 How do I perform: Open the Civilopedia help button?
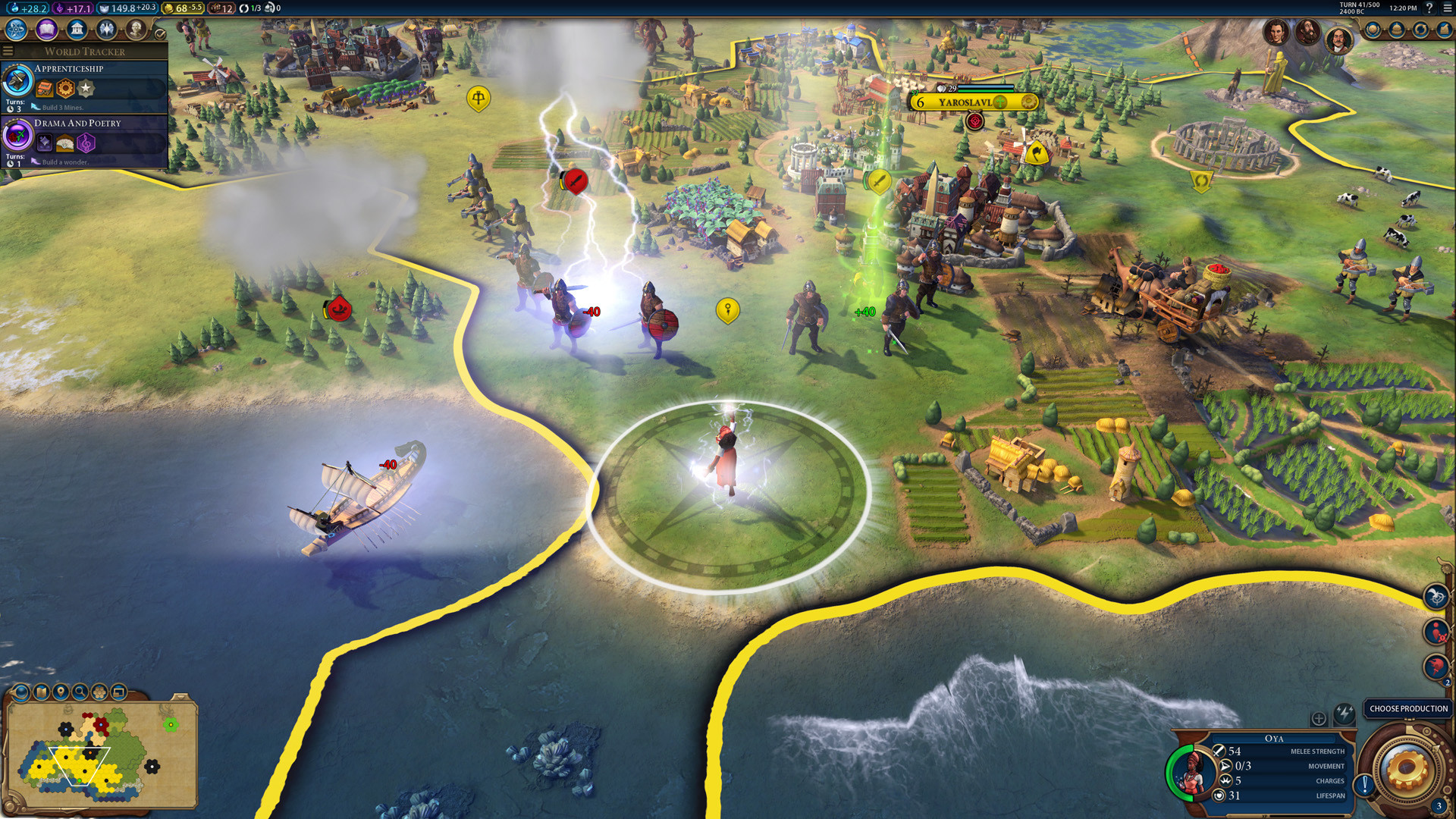click(1429, 9)
